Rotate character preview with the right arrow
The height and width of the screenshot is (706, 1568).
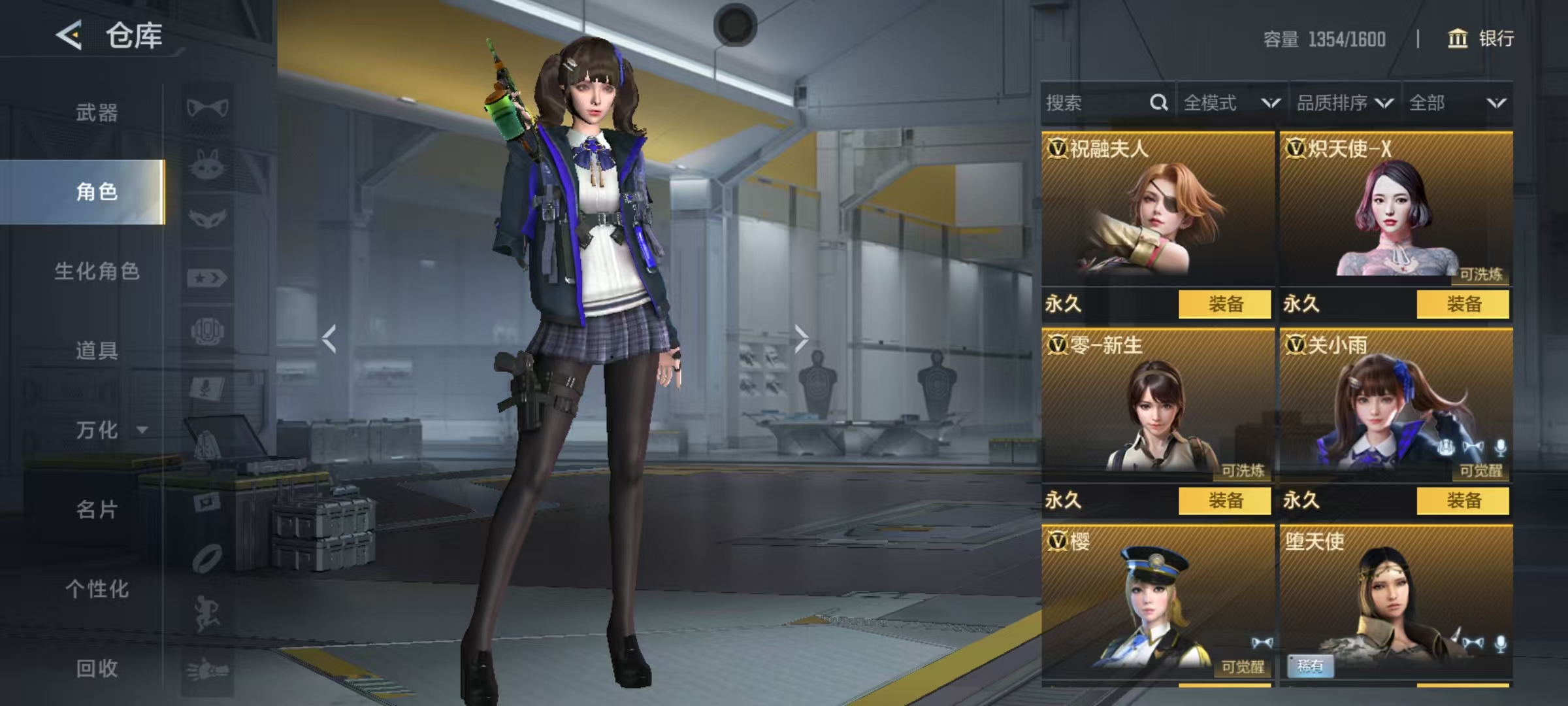[801, 339]
